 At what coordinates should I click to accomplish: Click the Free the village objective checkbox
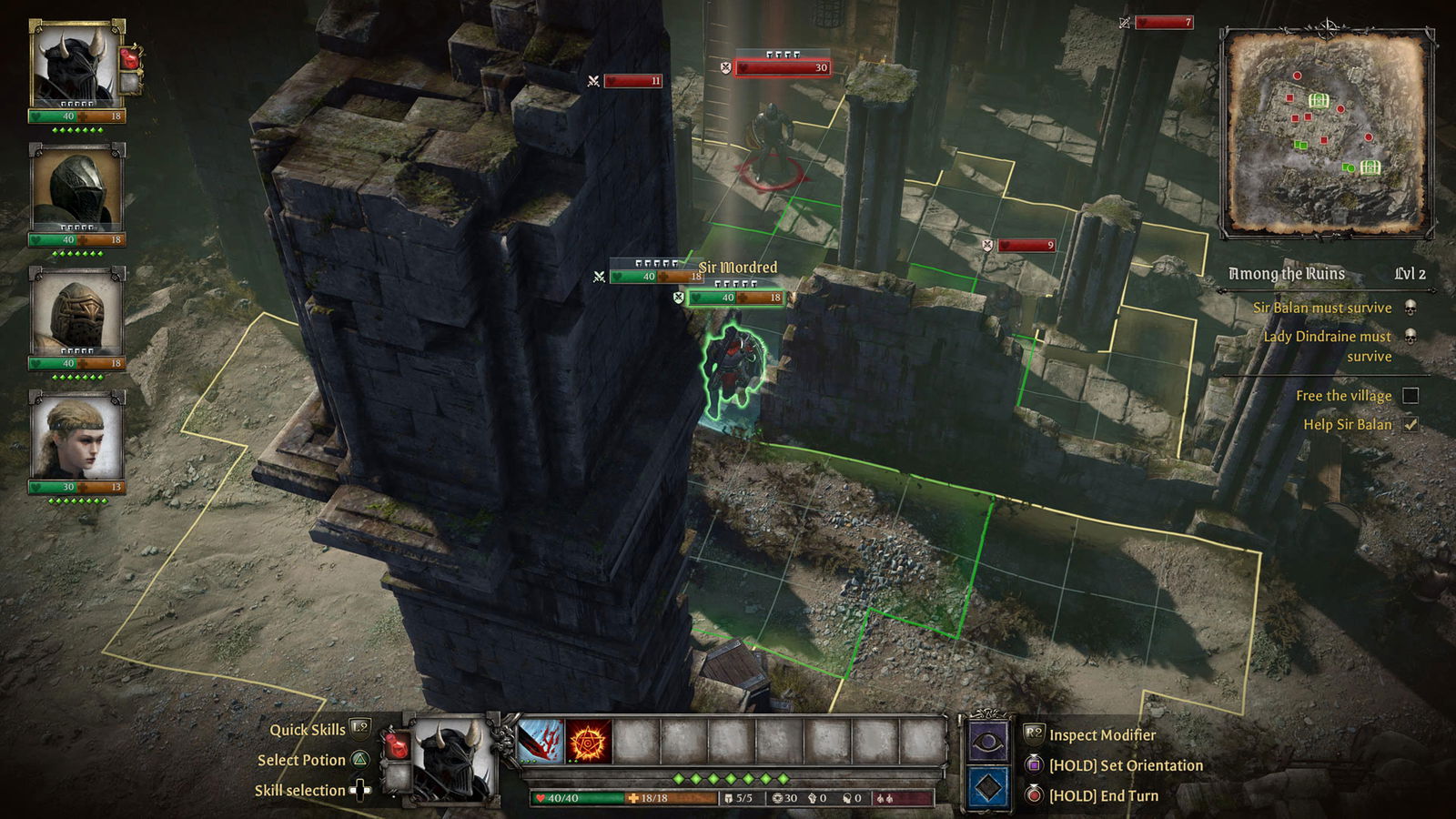click(1410, 396)
